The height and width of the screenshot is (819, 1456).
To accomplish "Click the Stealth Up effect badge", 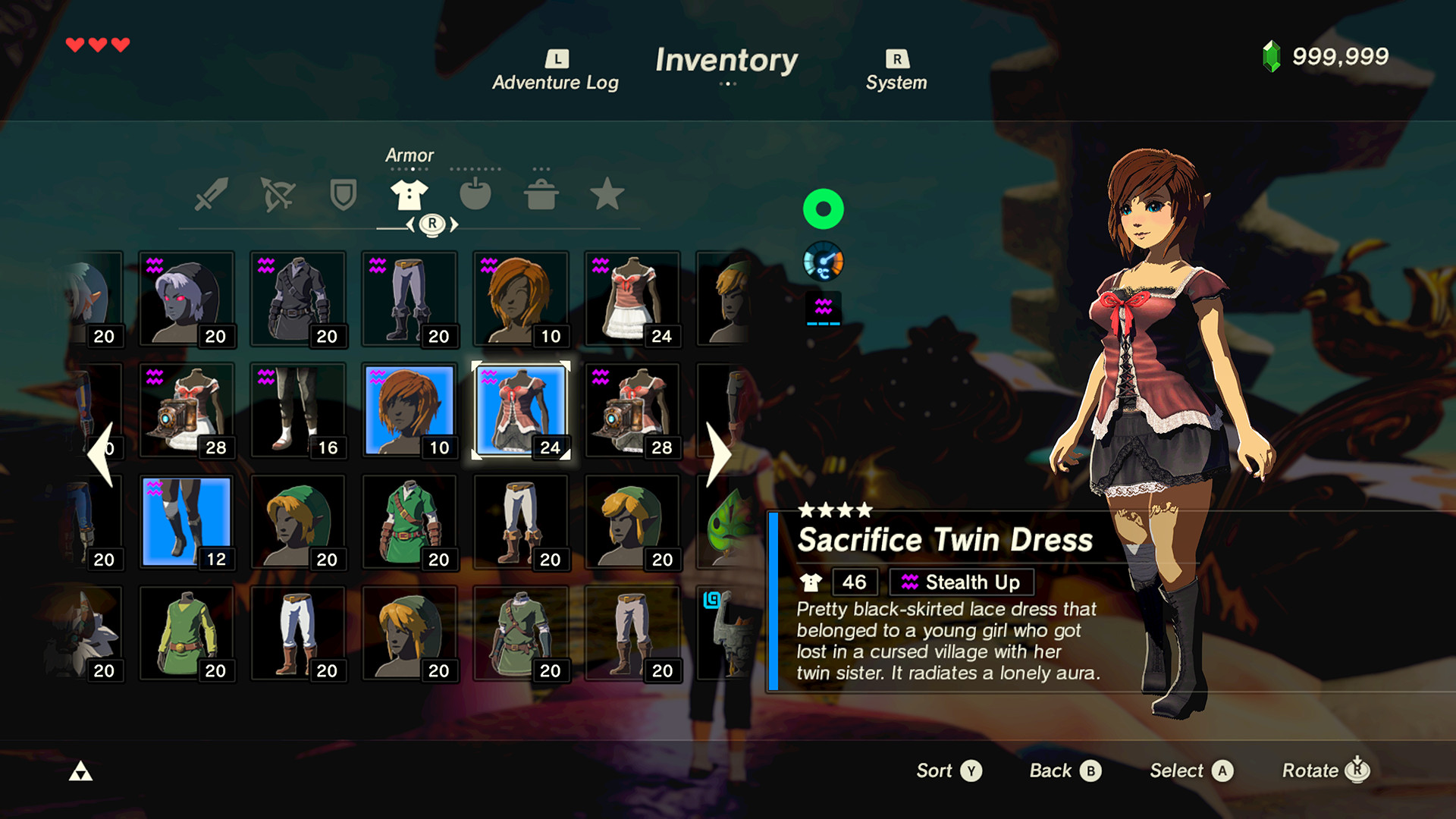I will coord(961,582).
